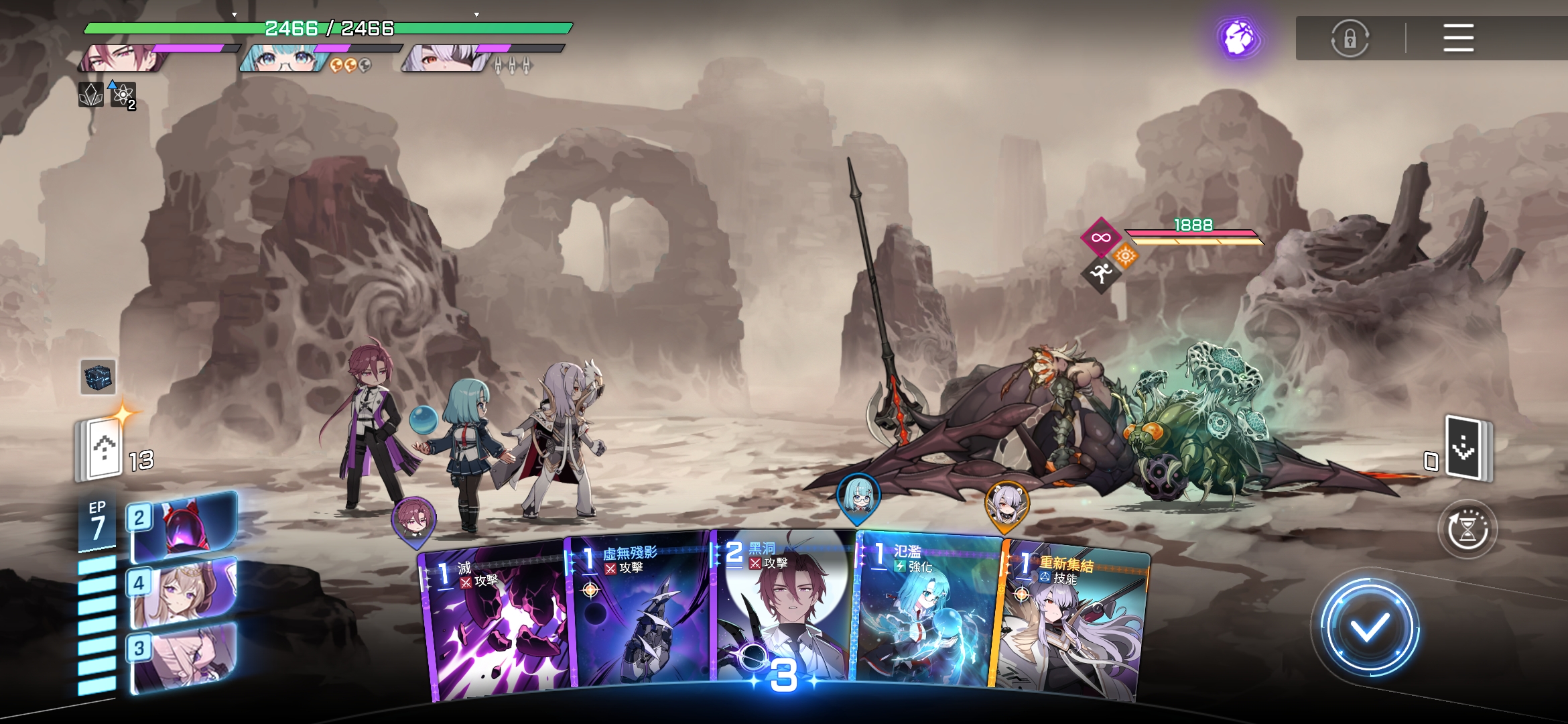Image resolution: width=1568 pixels, height=724 pixels.
Task: Activate the purple cracked-orb icon
Action: (1239, 38)
